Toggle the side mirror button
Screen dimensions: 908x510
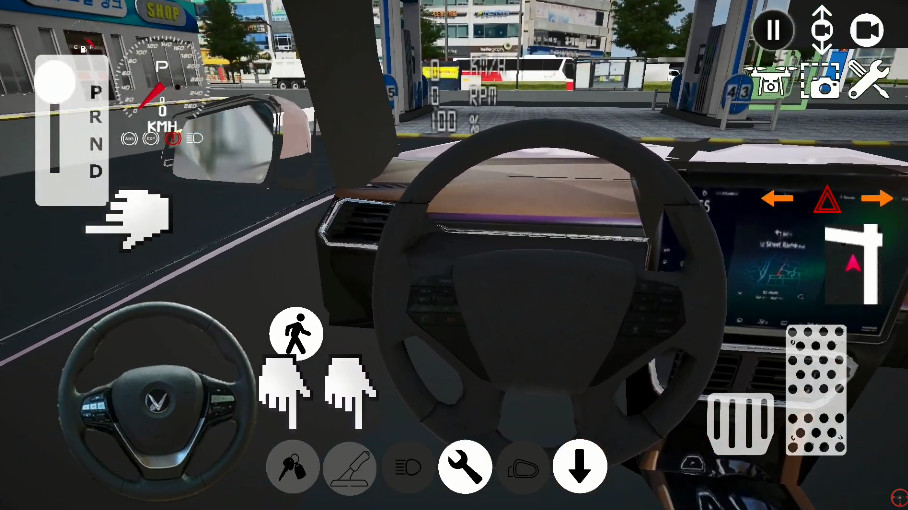click(x=522, y=467)
